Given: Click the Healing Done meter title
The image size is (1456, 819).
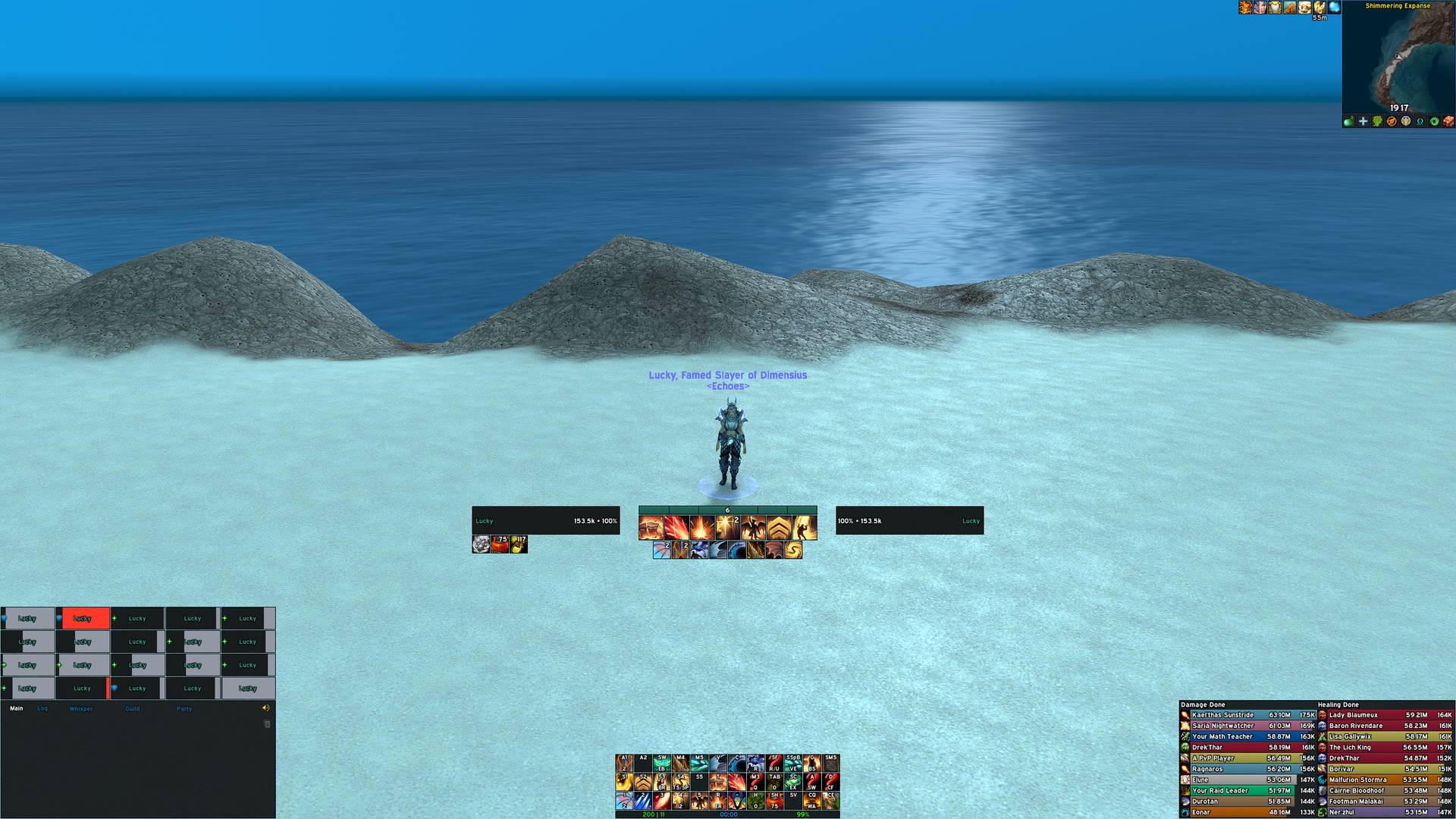Looking at the screenshot, I should (x=1338, y=704).
